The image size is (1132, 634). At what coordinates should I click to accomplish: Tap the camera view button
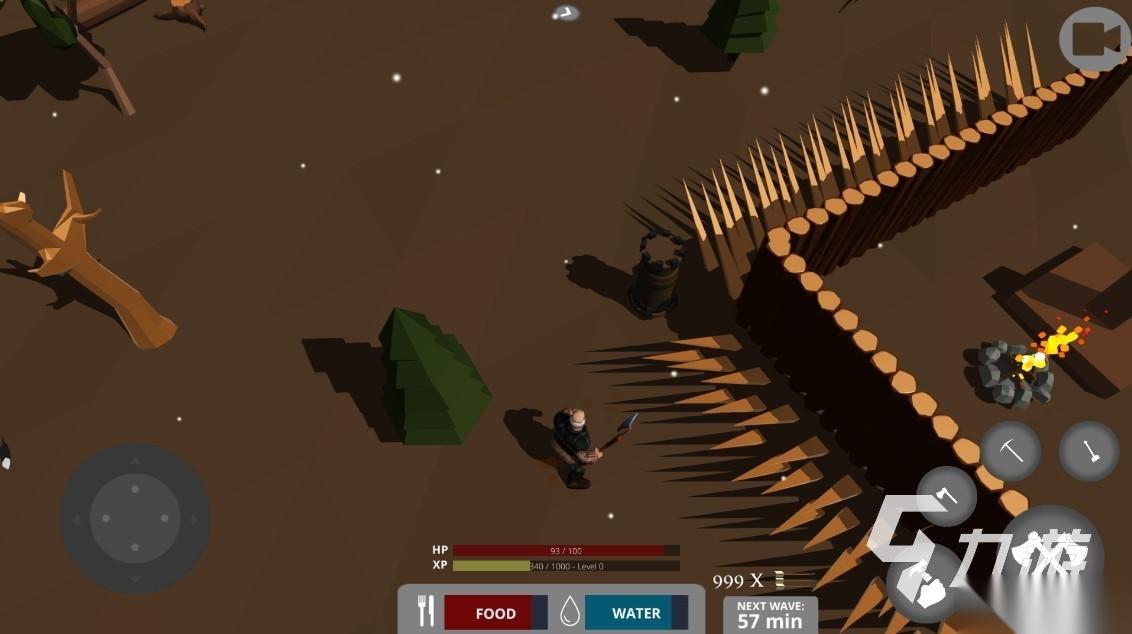click(x=1094, y=40)
